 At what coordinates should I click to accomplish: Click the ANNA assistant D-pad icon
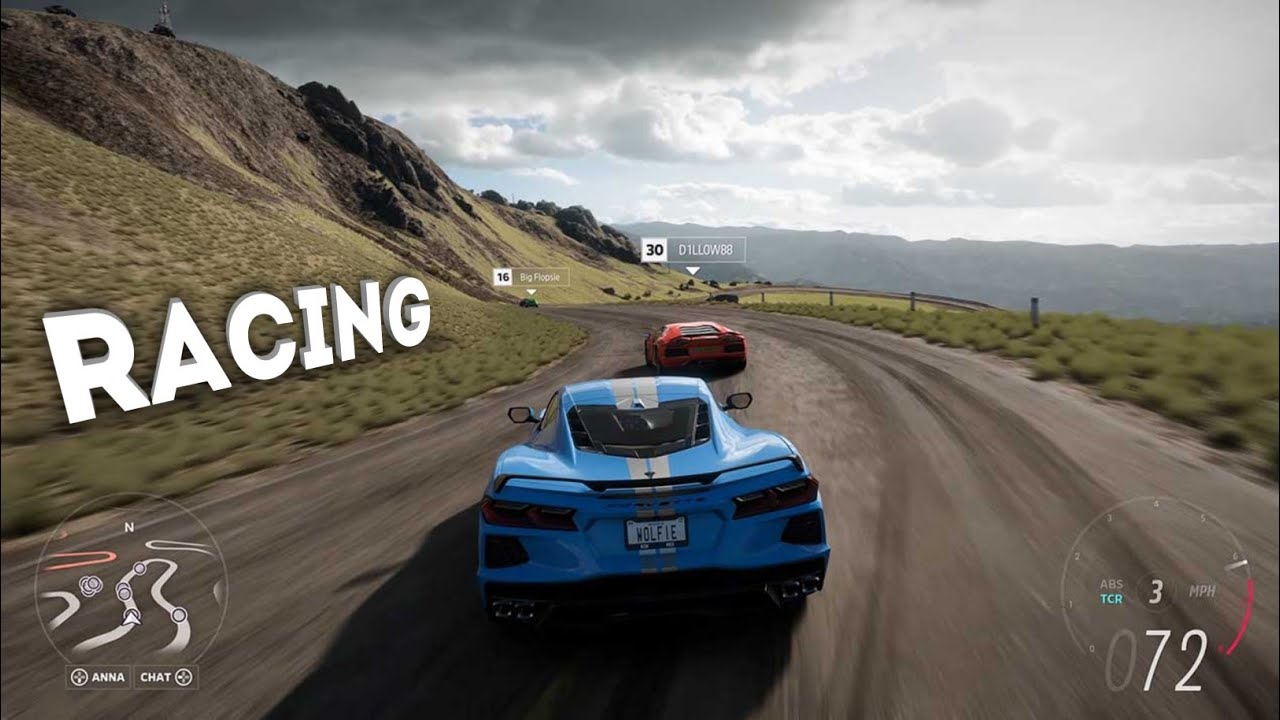coord(79,676)
